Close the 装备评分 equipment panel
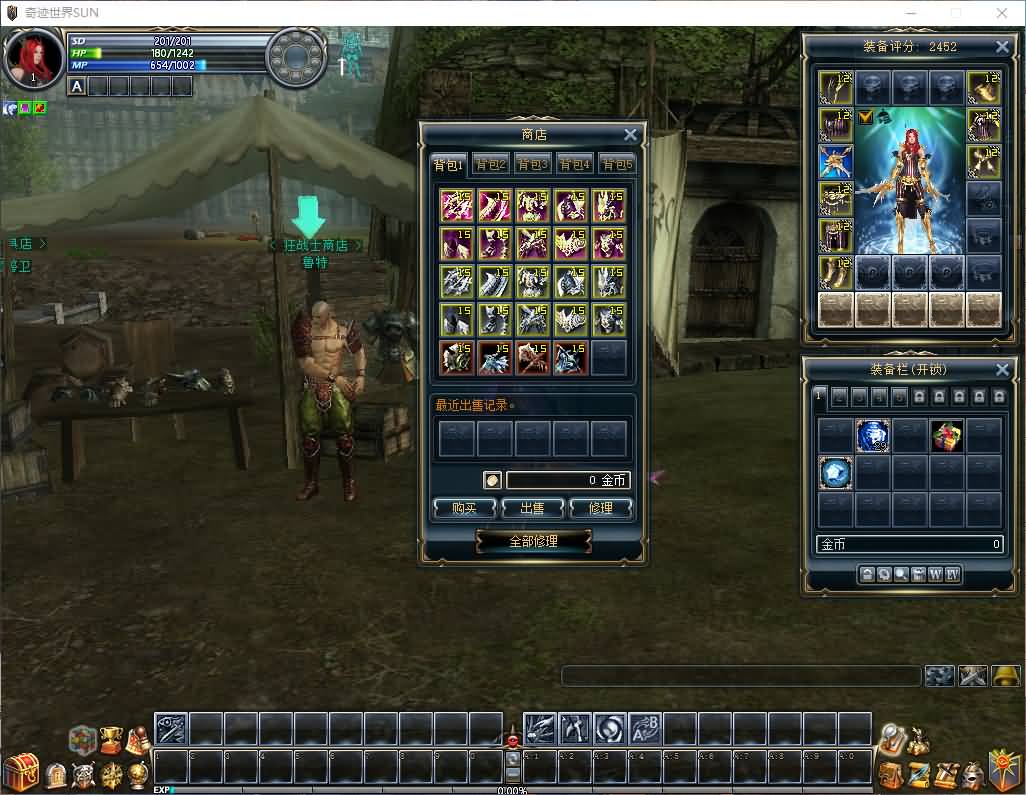 [x=1002, y=47]
